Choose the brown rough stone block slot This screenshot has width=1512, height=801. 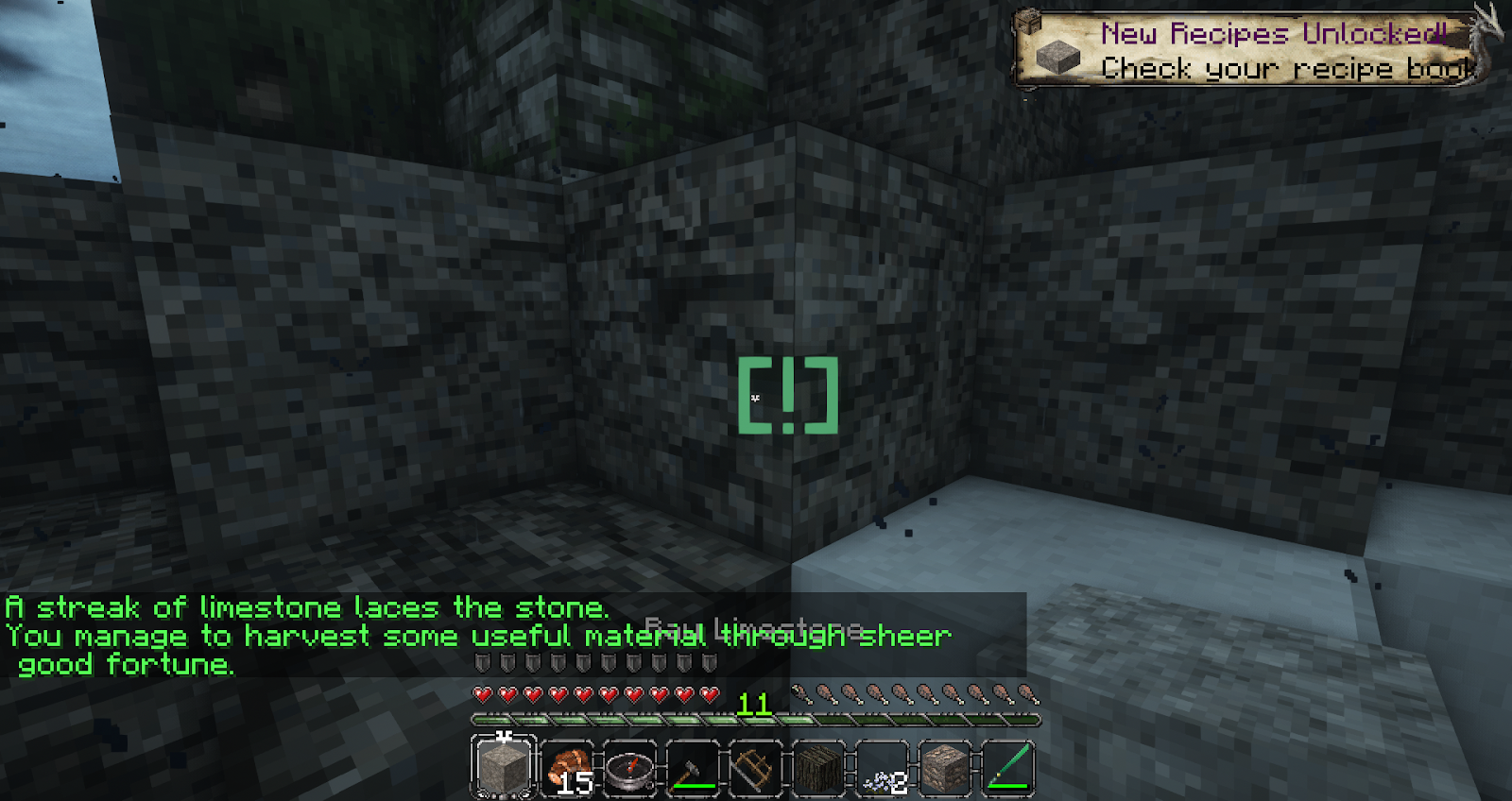click(946, 767)
